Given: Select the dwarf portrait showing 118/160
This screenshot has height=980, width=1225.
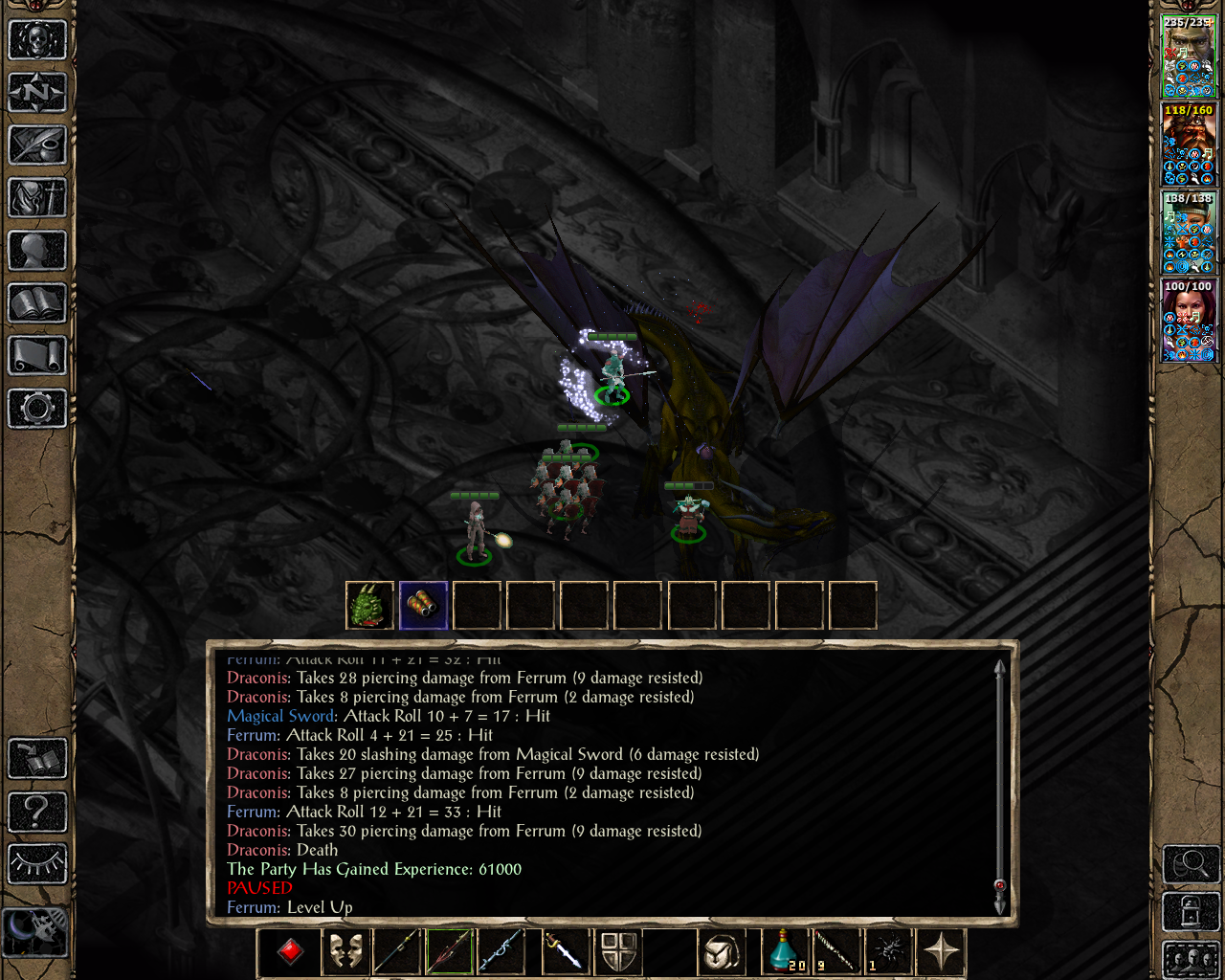Looking at the screenshot, I should 1188,148.
